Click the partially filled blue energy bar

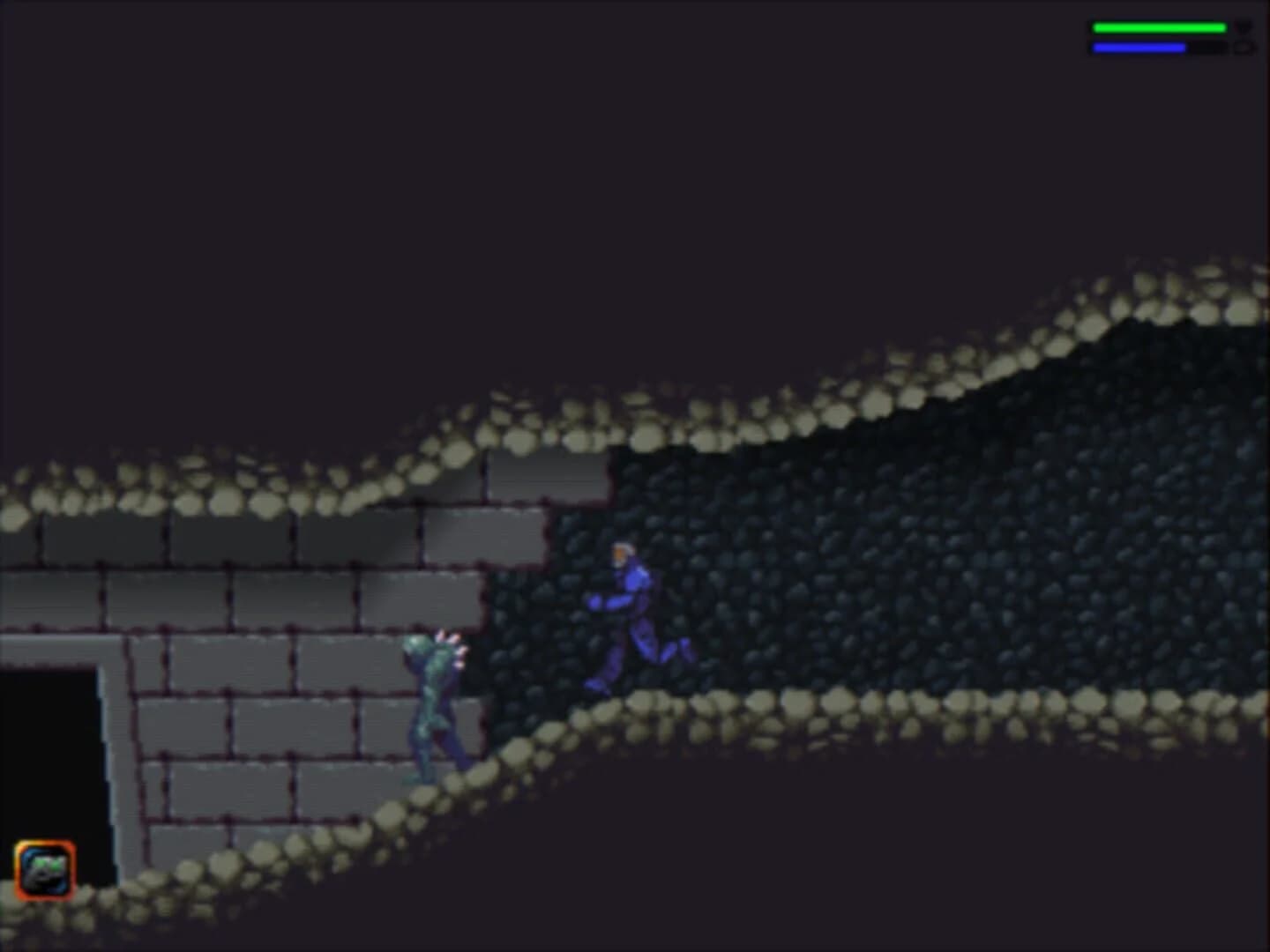pyautogui.click(x=1138, y=47)
